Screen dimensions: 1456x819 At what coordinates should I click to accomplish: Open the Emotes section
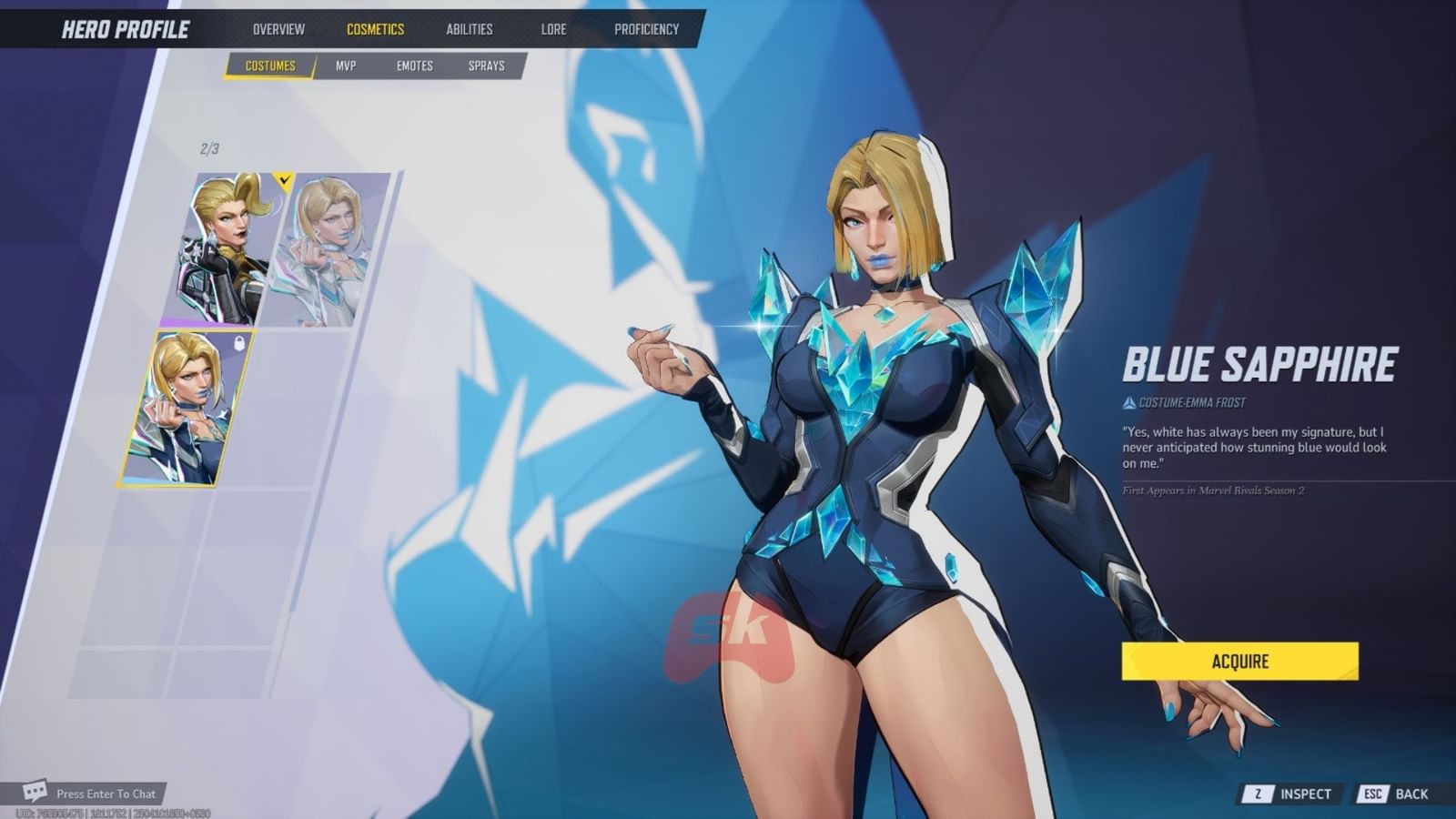pos(416,66)
